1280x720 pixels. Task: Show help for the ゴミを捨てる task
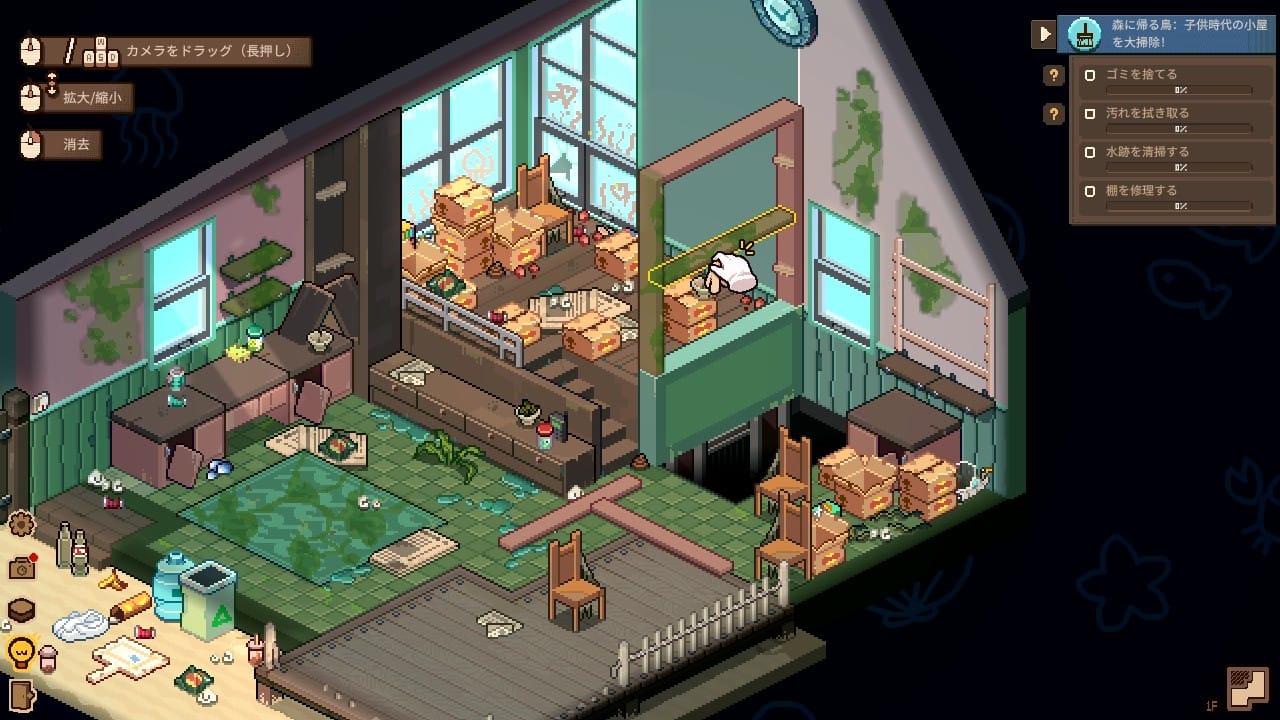1053,75
